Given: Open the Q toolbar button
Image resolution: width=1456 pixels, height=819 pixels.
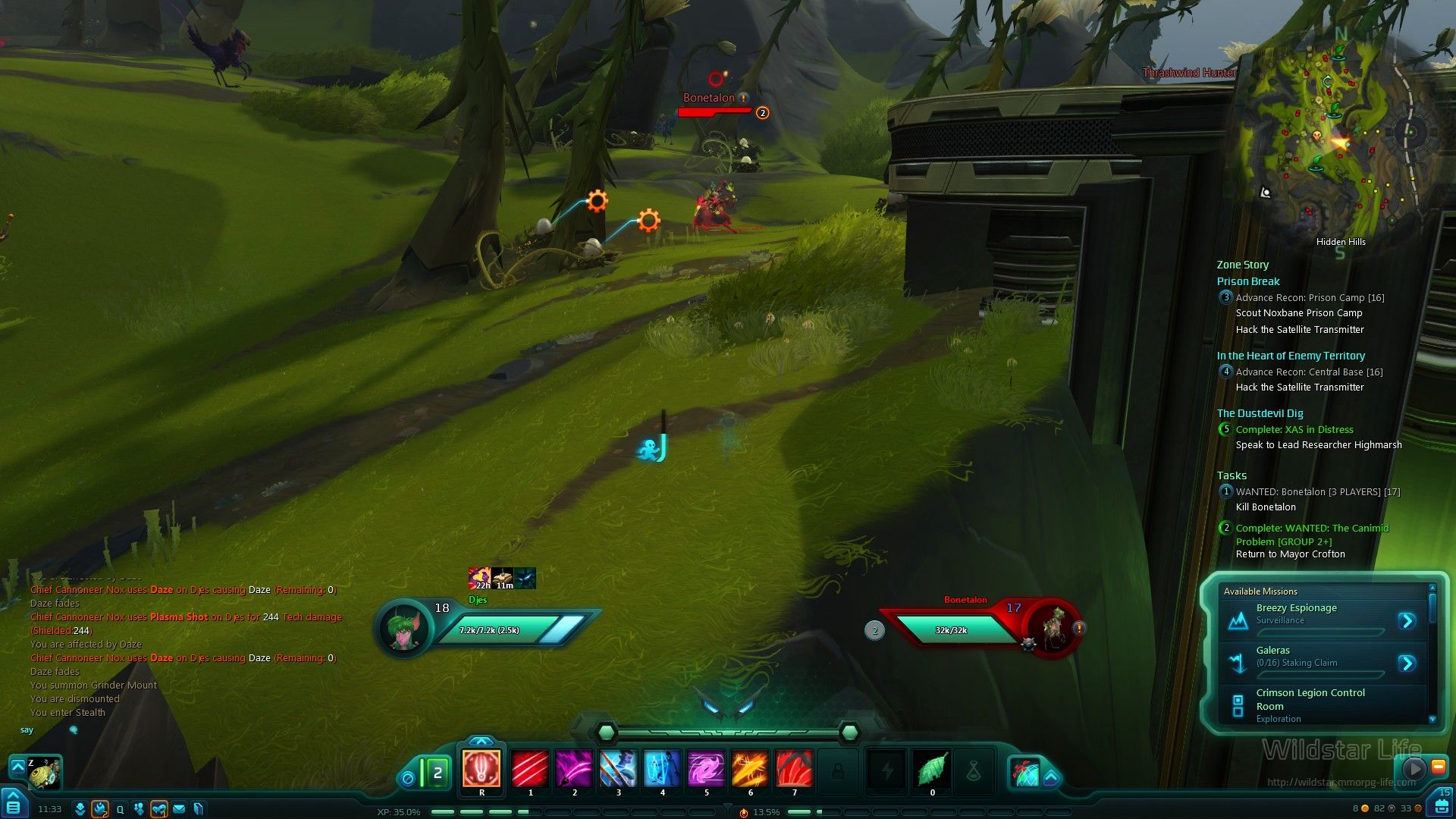Looking at the screenshot, I should [120, 809].
